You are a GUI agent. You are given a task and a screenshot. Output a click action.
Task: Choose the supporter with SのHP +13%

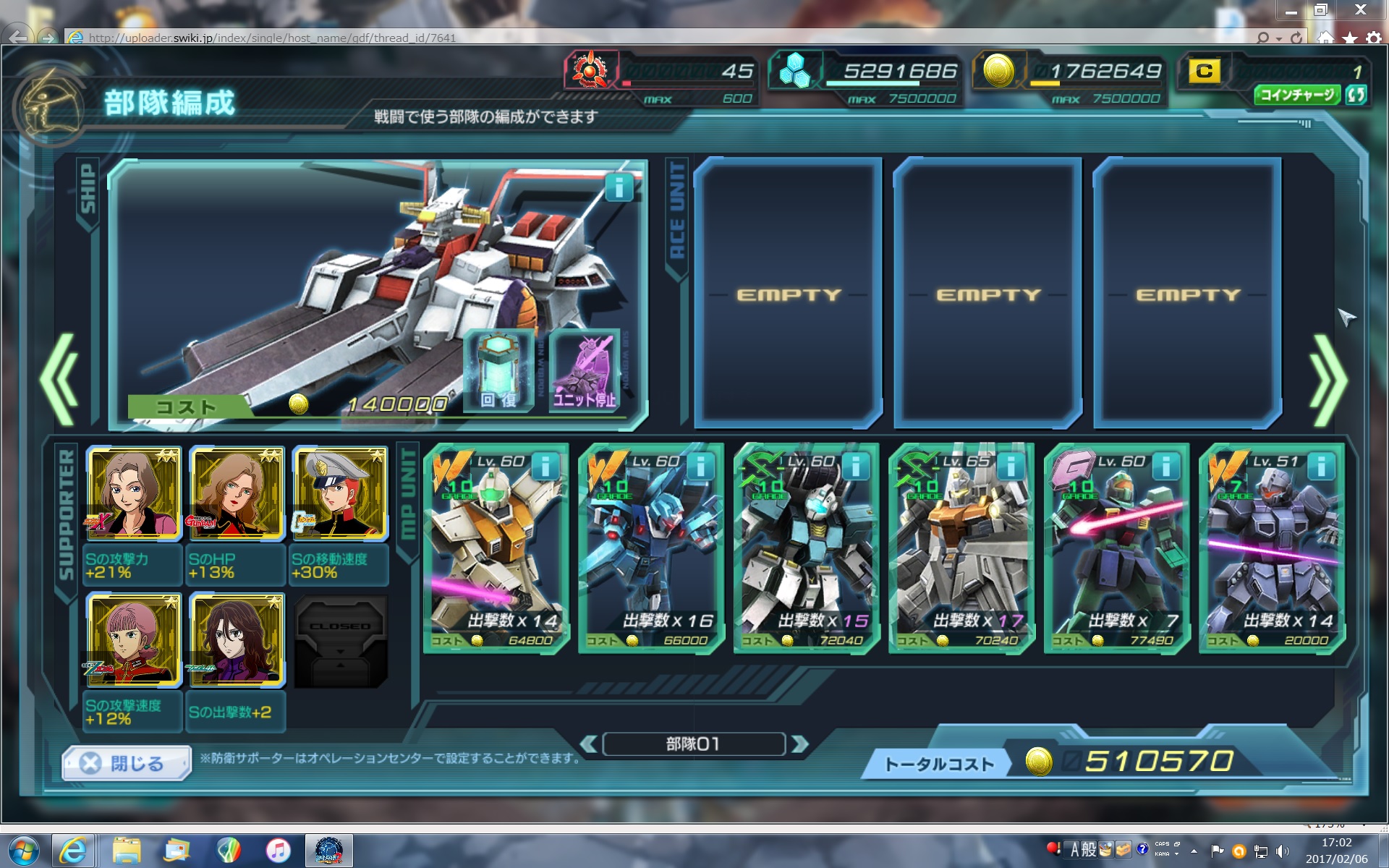237,494
